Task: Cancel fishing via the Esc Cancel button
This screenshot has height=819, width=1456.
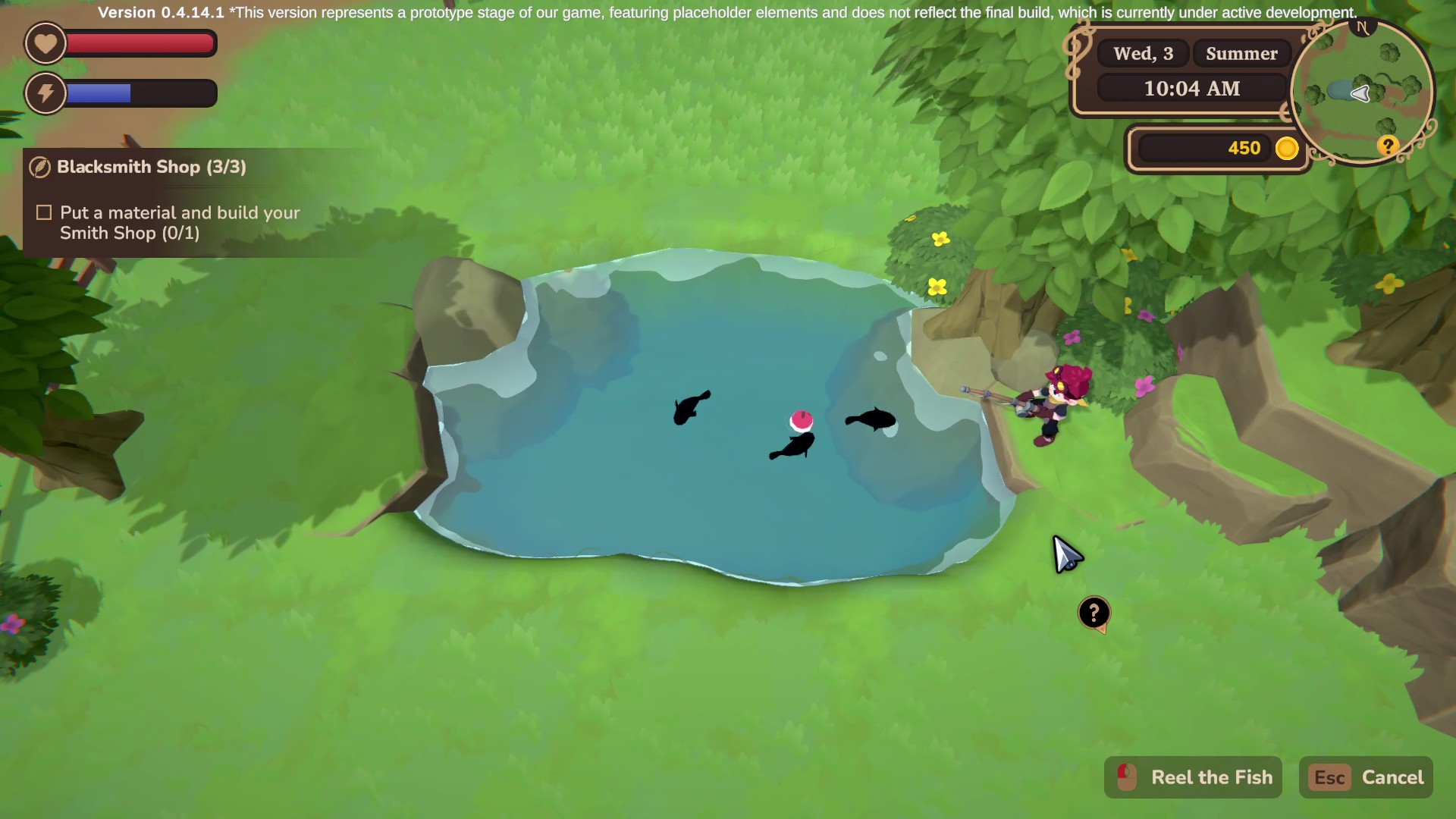Action: tap(1365, 777)
